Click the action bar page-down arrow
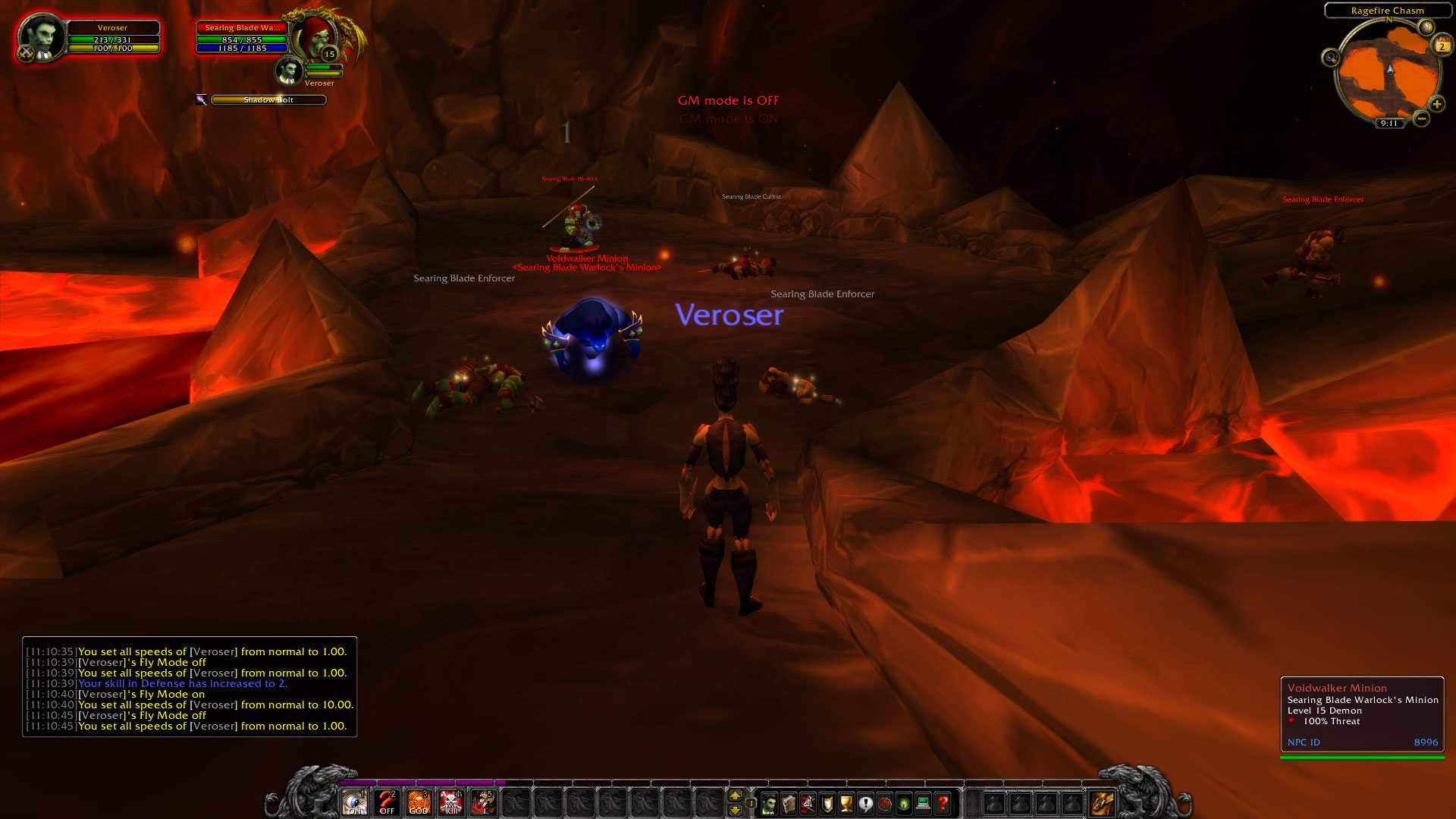Screen dimensions: 1456x819 [734, 810]
